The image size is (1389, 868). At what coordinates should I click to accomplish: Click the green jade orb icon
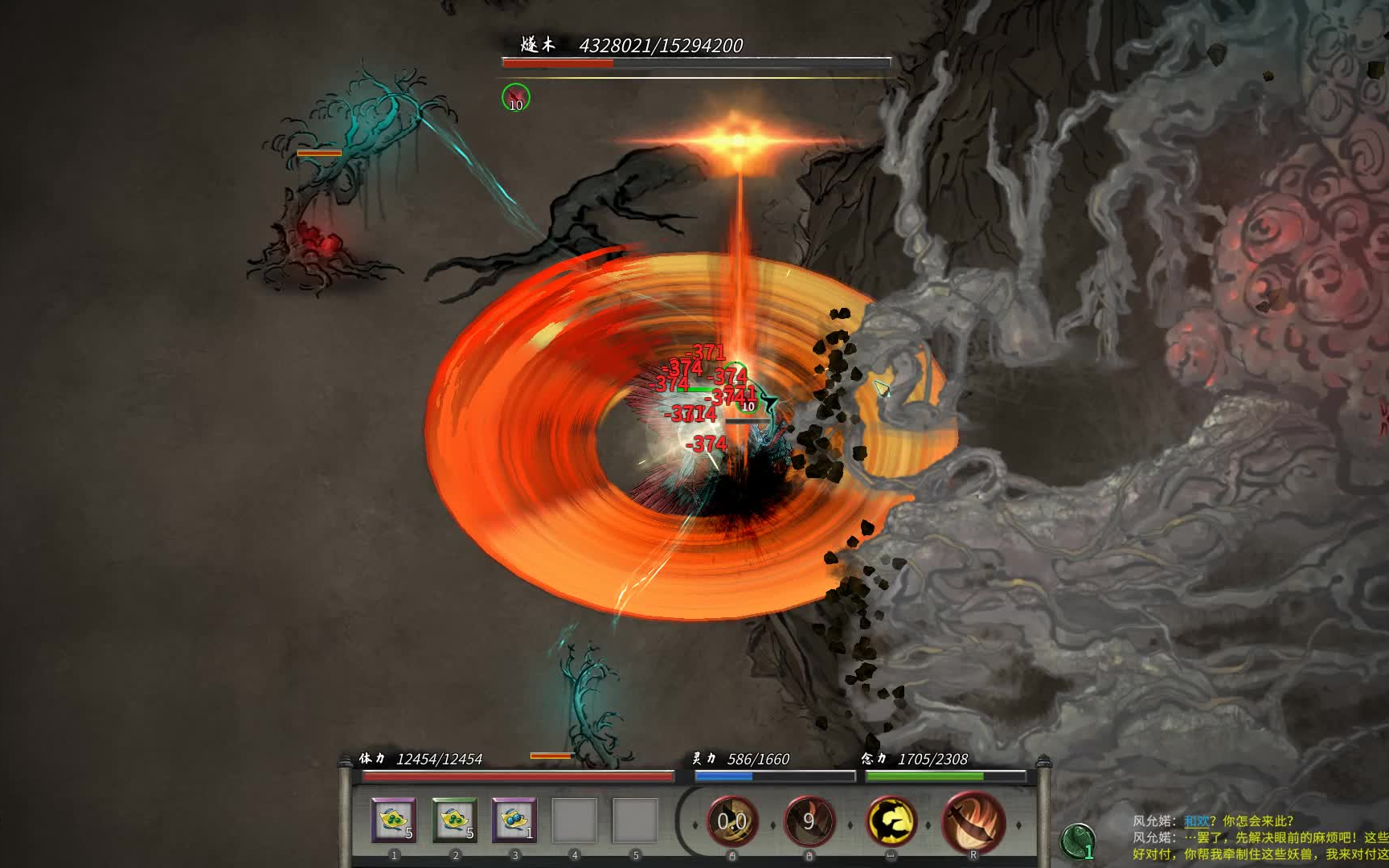[1077, 841]
